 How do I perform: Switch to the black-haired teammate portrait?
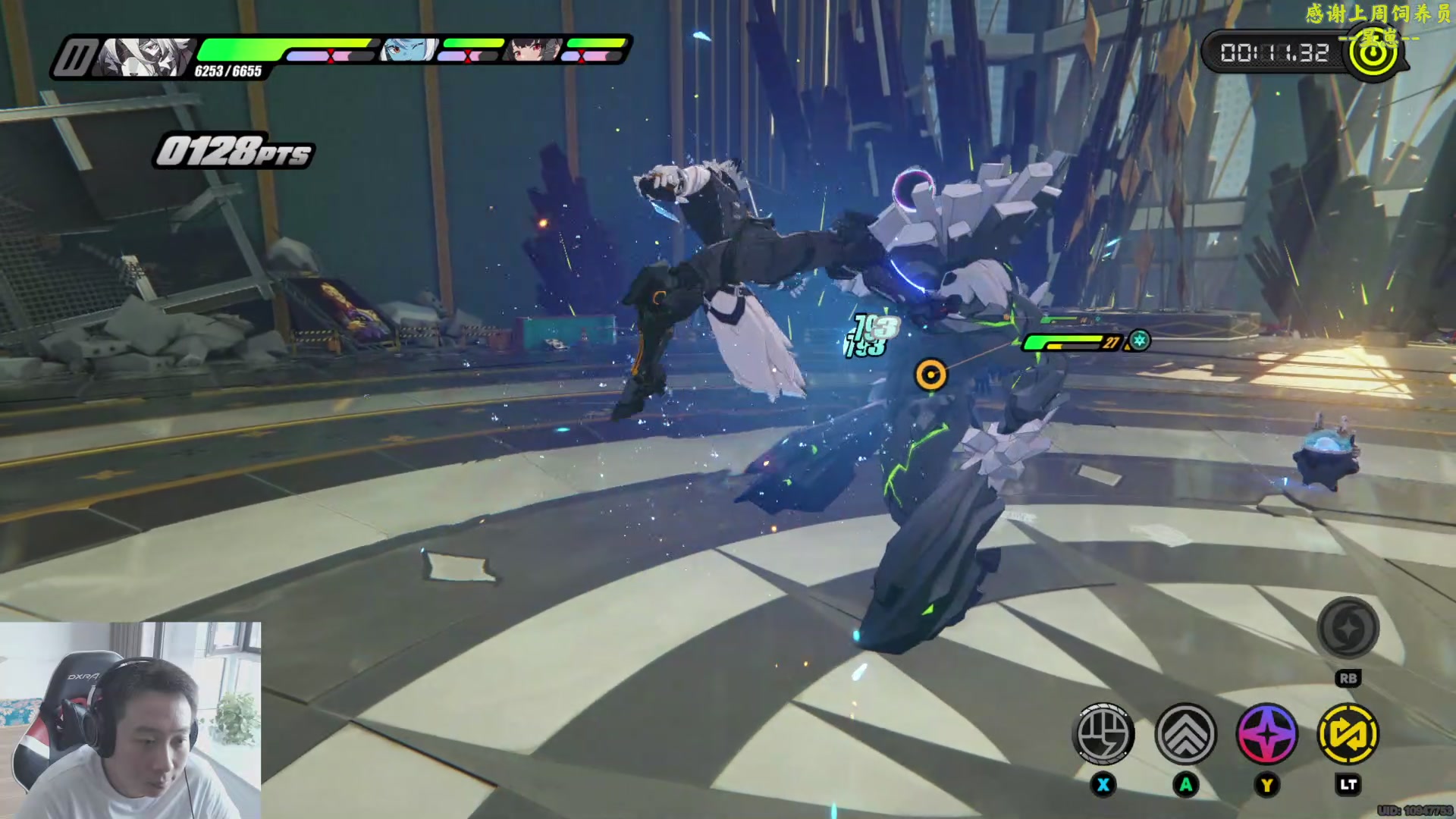(x=535, y=50)
